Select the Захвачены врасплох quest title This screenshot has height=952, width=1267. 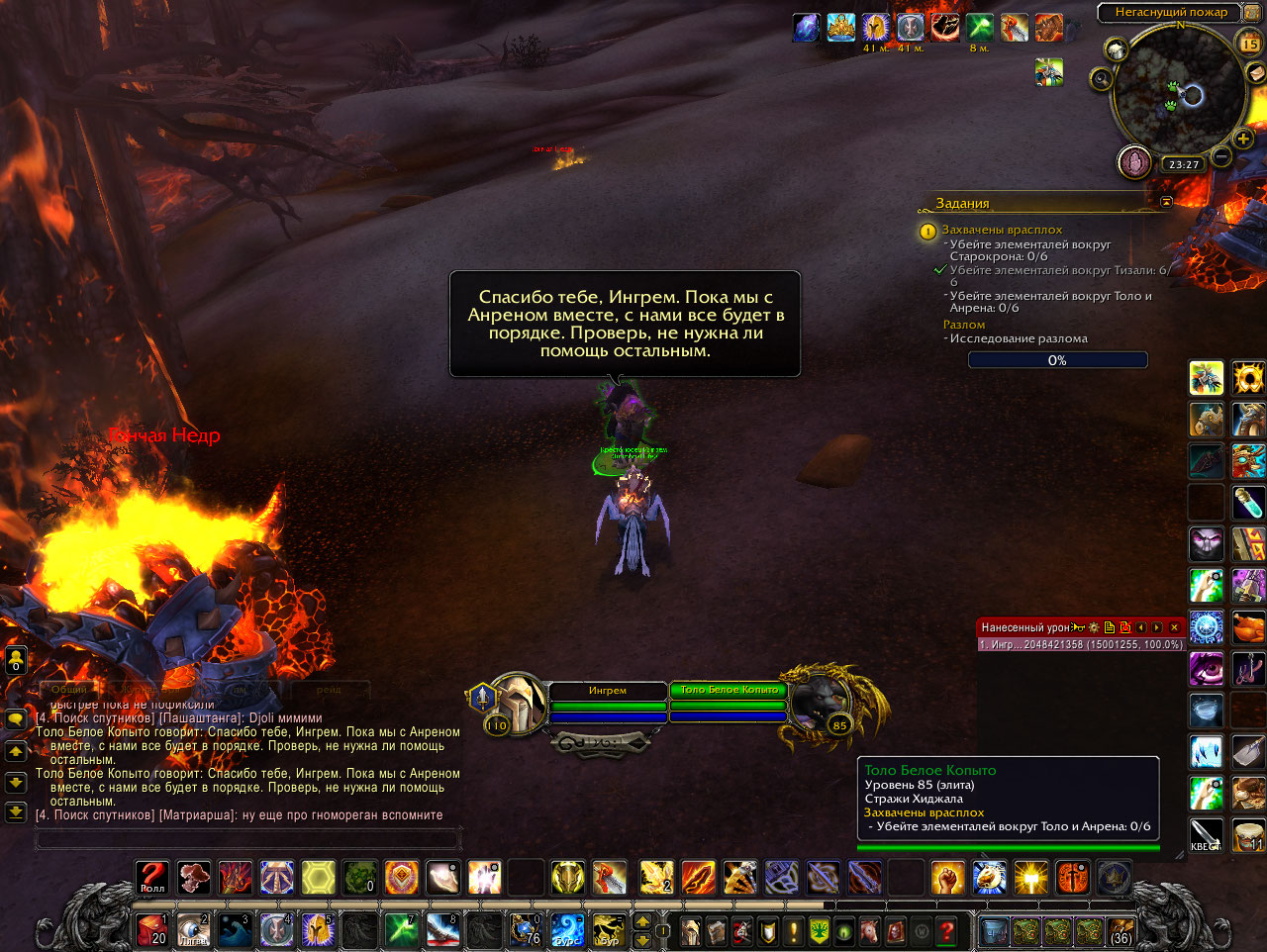click(1002, 230)
